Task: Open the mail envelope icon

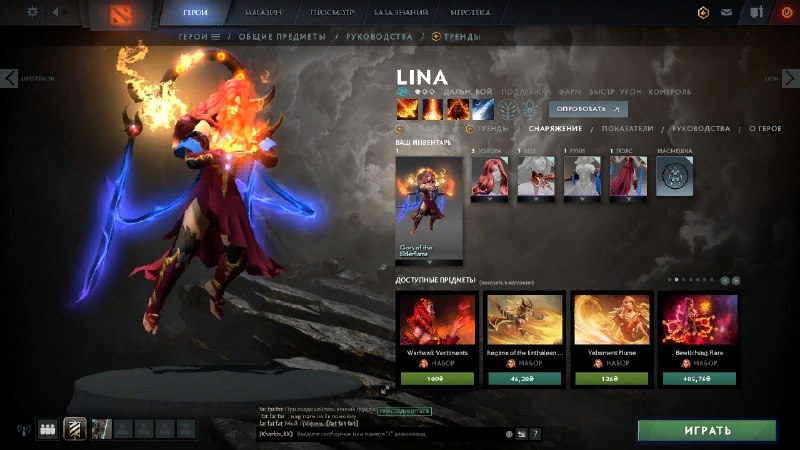Action: pos(727,13)
